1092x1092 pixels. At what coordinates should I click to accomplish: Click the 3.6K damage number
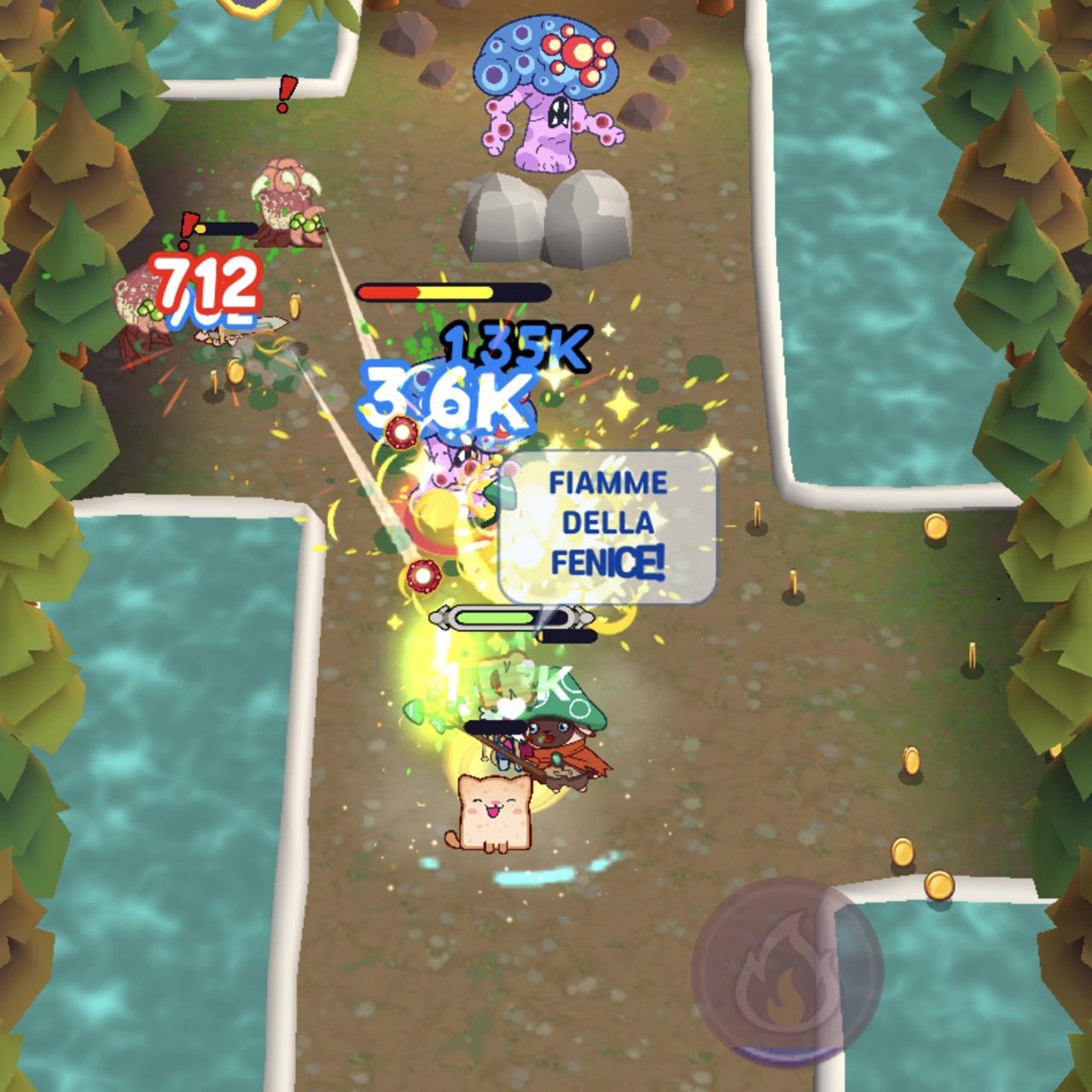(x=445, y=397)
